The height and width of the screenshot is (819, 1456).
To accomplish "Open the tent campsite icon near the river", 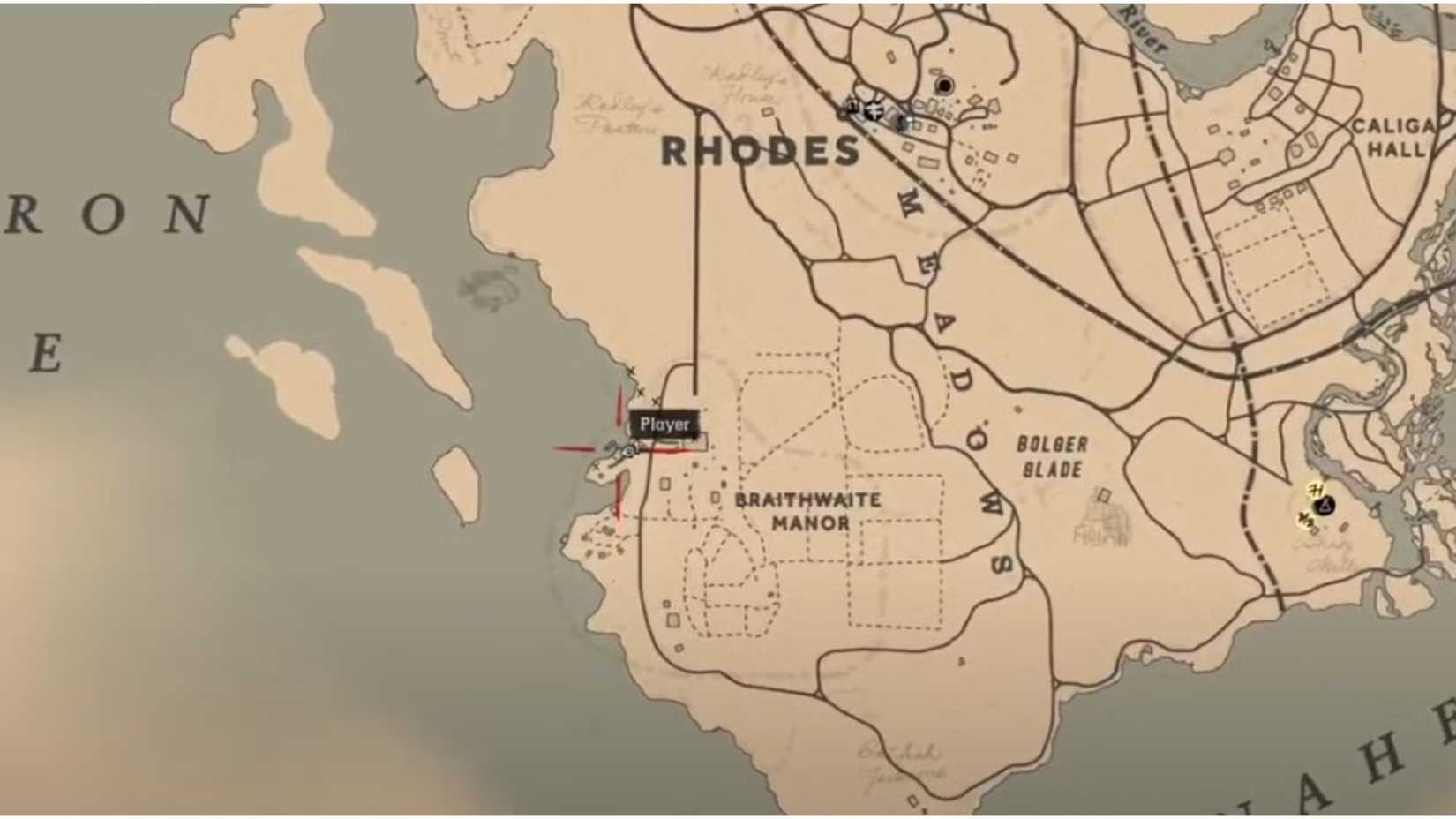I will point(1324,505).
